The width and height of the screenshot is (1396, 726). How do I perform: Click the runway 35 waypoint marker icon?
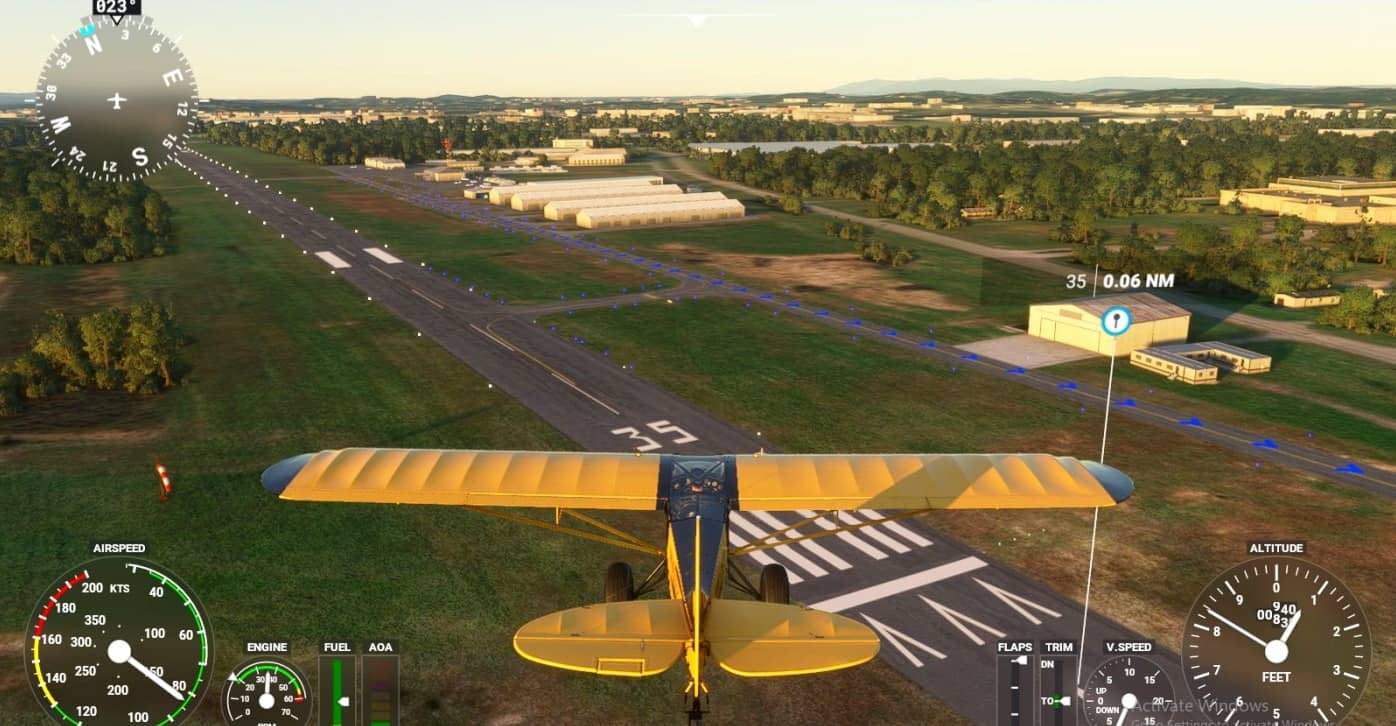pyautogui.click(x=1115, y=321)
